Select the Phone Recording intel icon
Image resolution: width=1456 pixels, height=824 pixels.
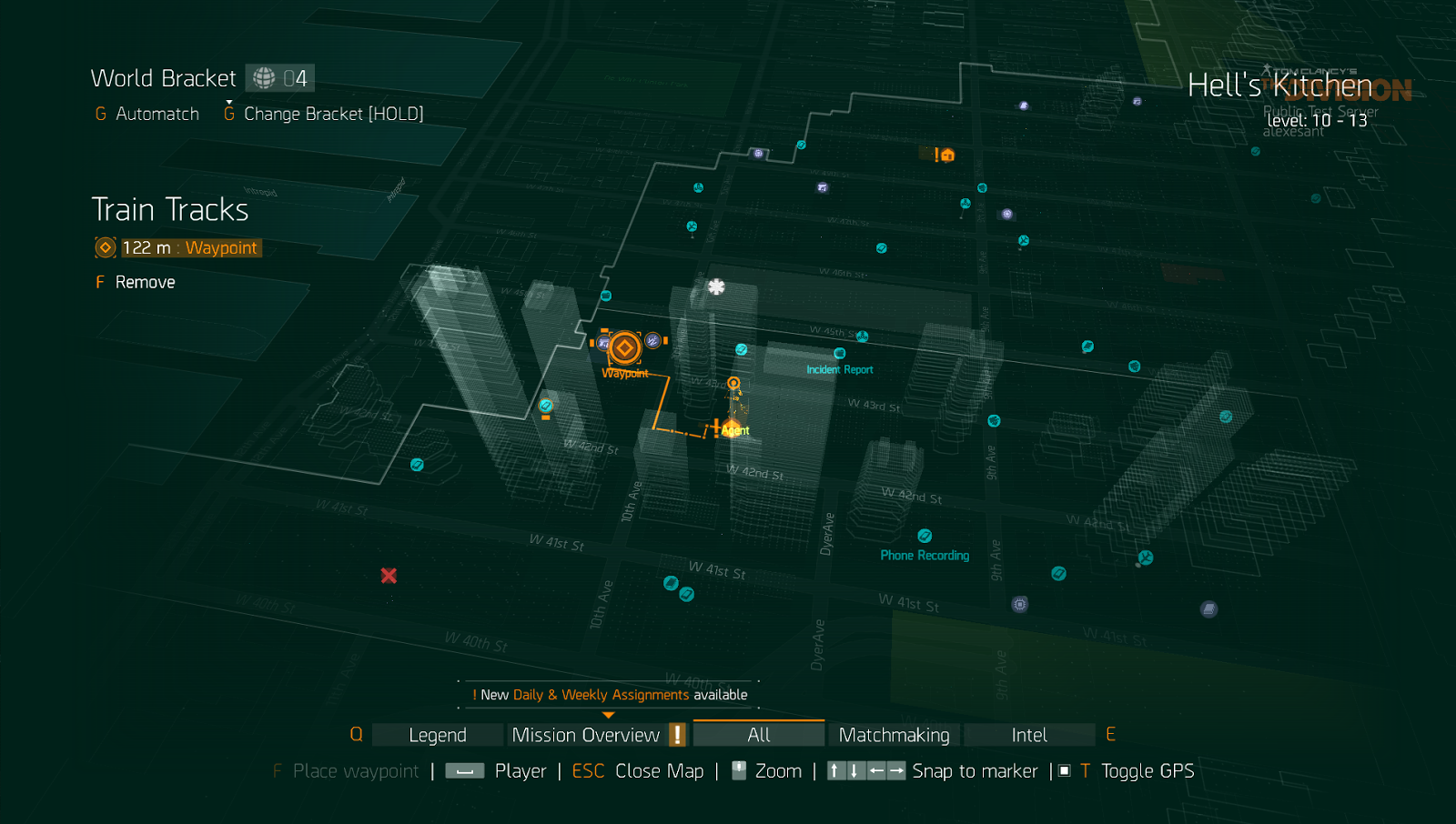[x=925, y=536]
